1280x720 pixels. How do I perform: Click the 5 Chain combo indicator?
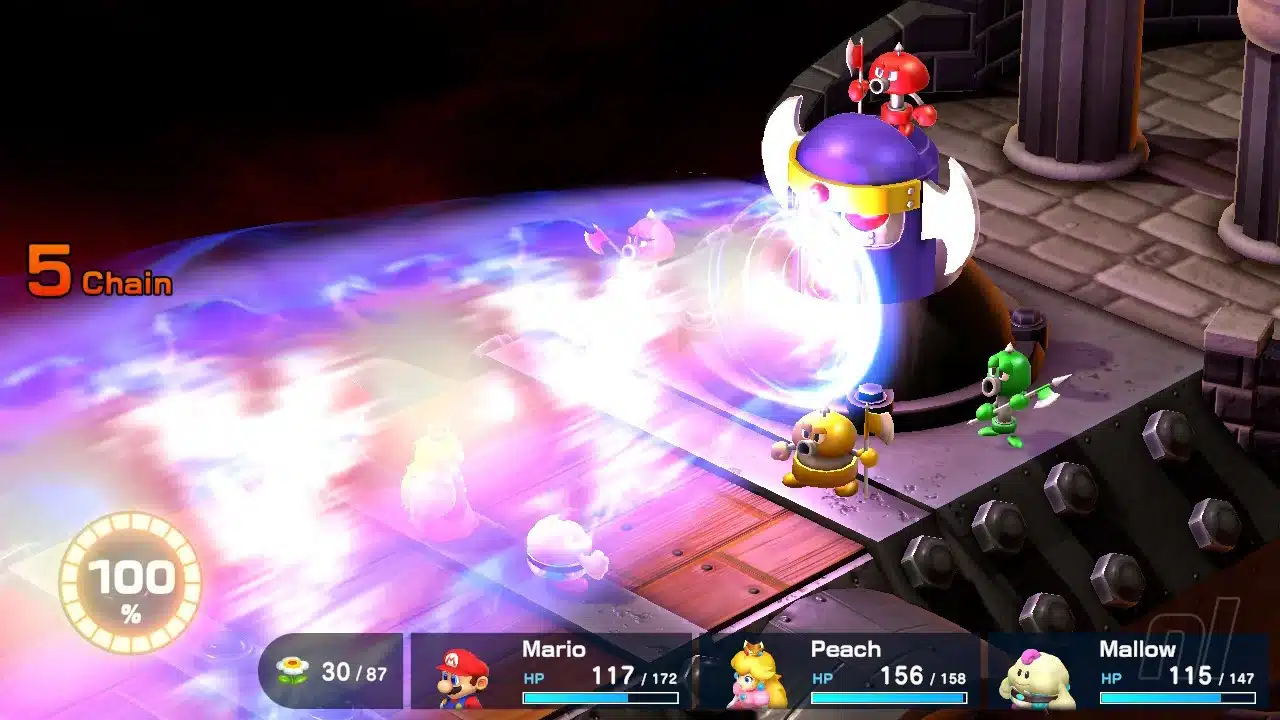[x=100, y=270]
